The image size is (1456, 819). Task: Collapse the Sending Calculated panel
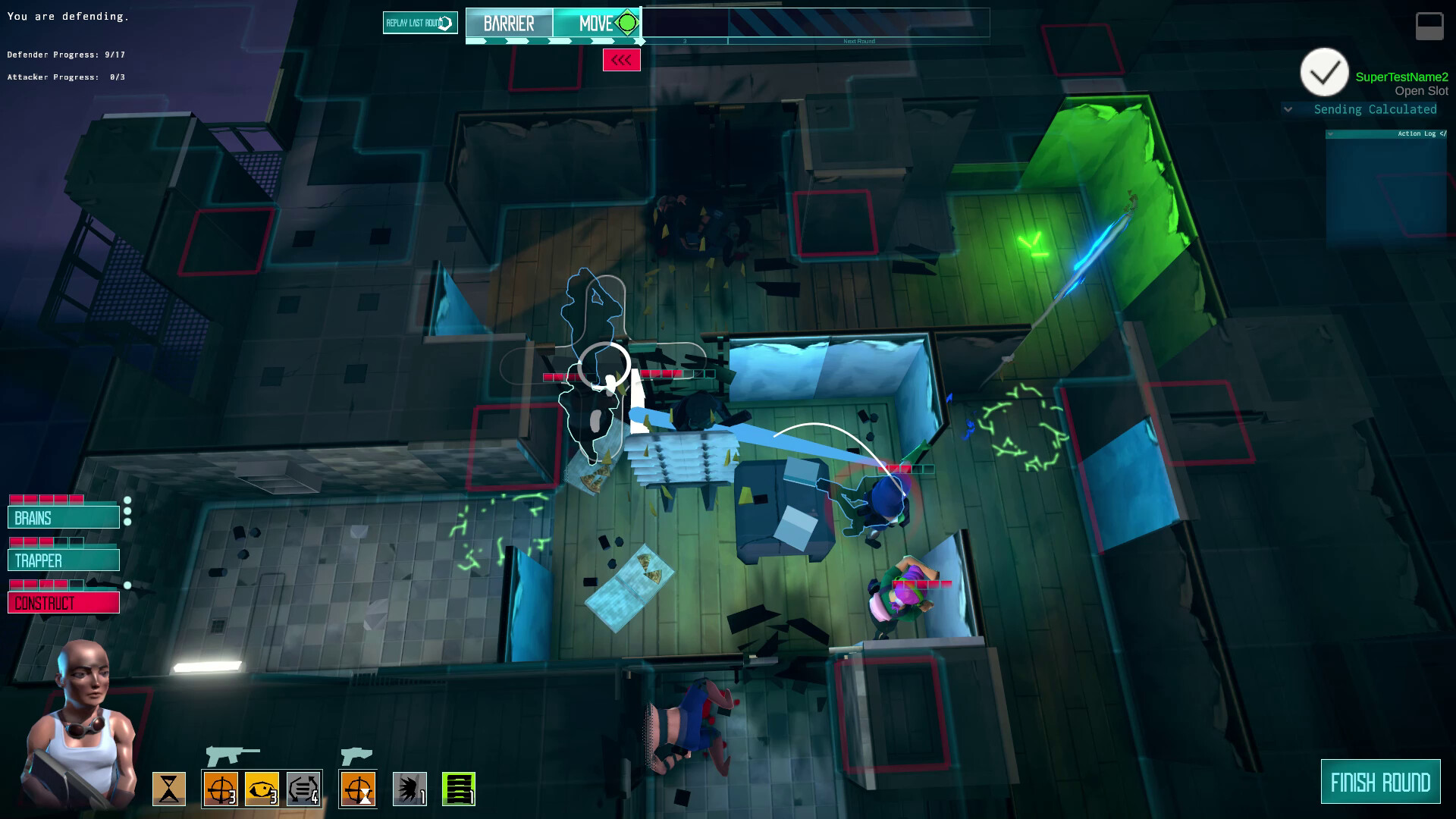click(x=1288, y=109)
